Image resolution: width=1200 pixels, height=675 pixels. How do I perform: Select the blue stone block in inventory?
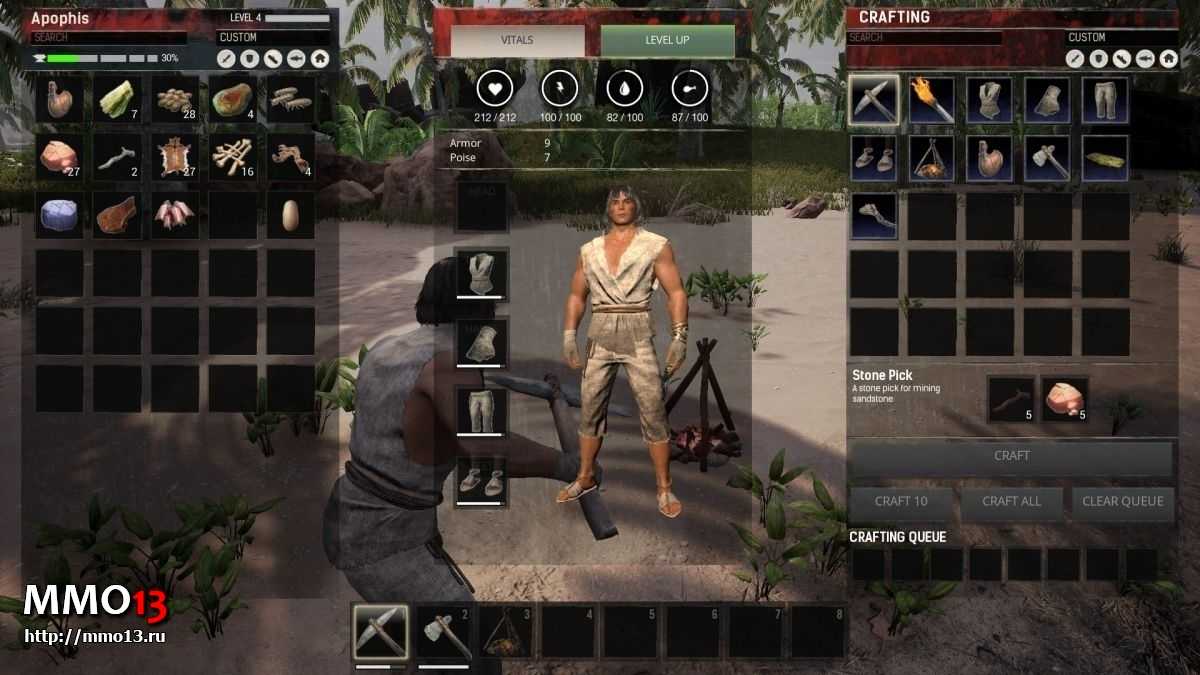pyautogui.click(x=59, y=214)
